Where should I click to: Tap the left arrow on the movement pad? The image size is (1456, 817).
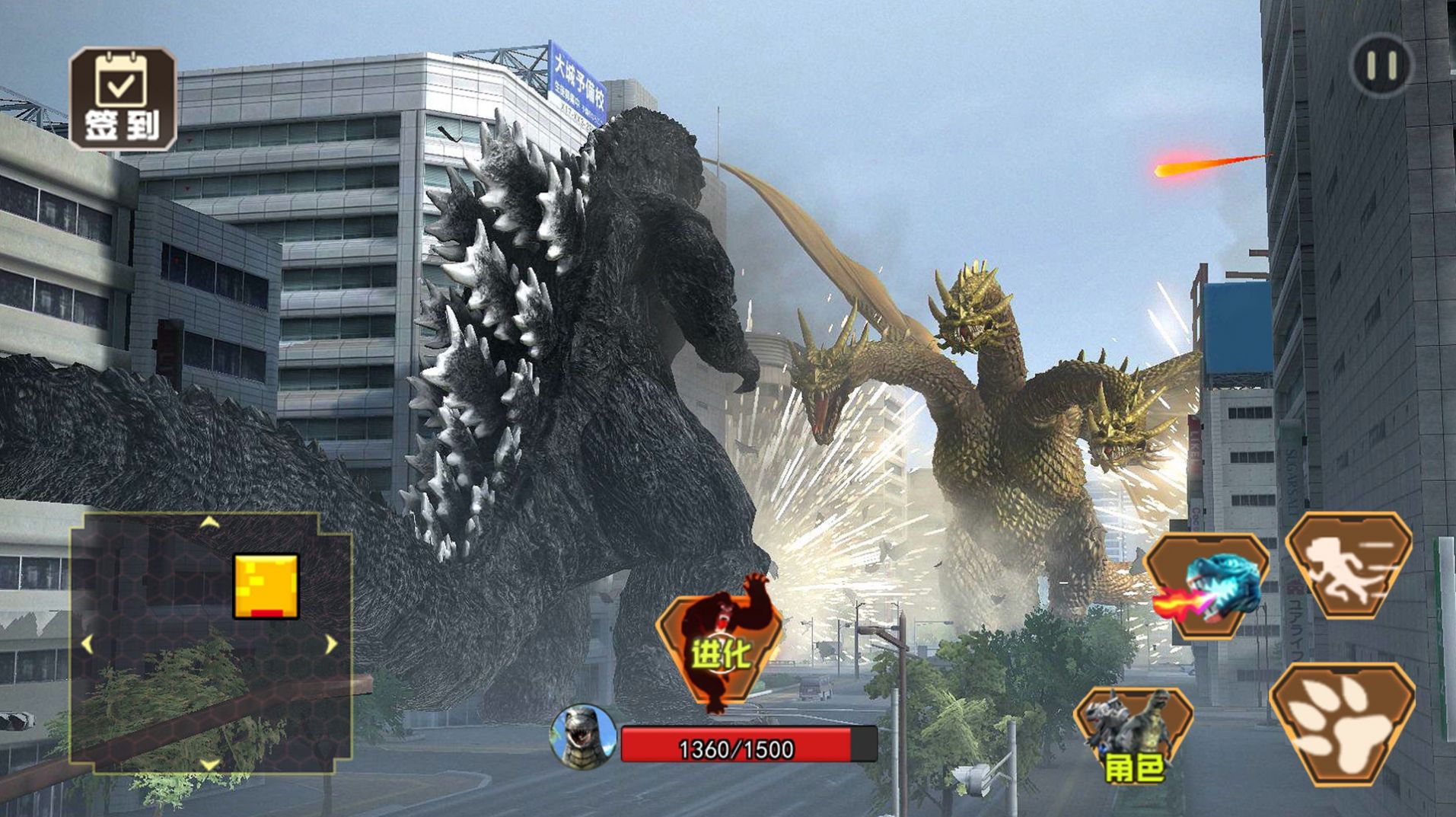(x=87, y=644)
